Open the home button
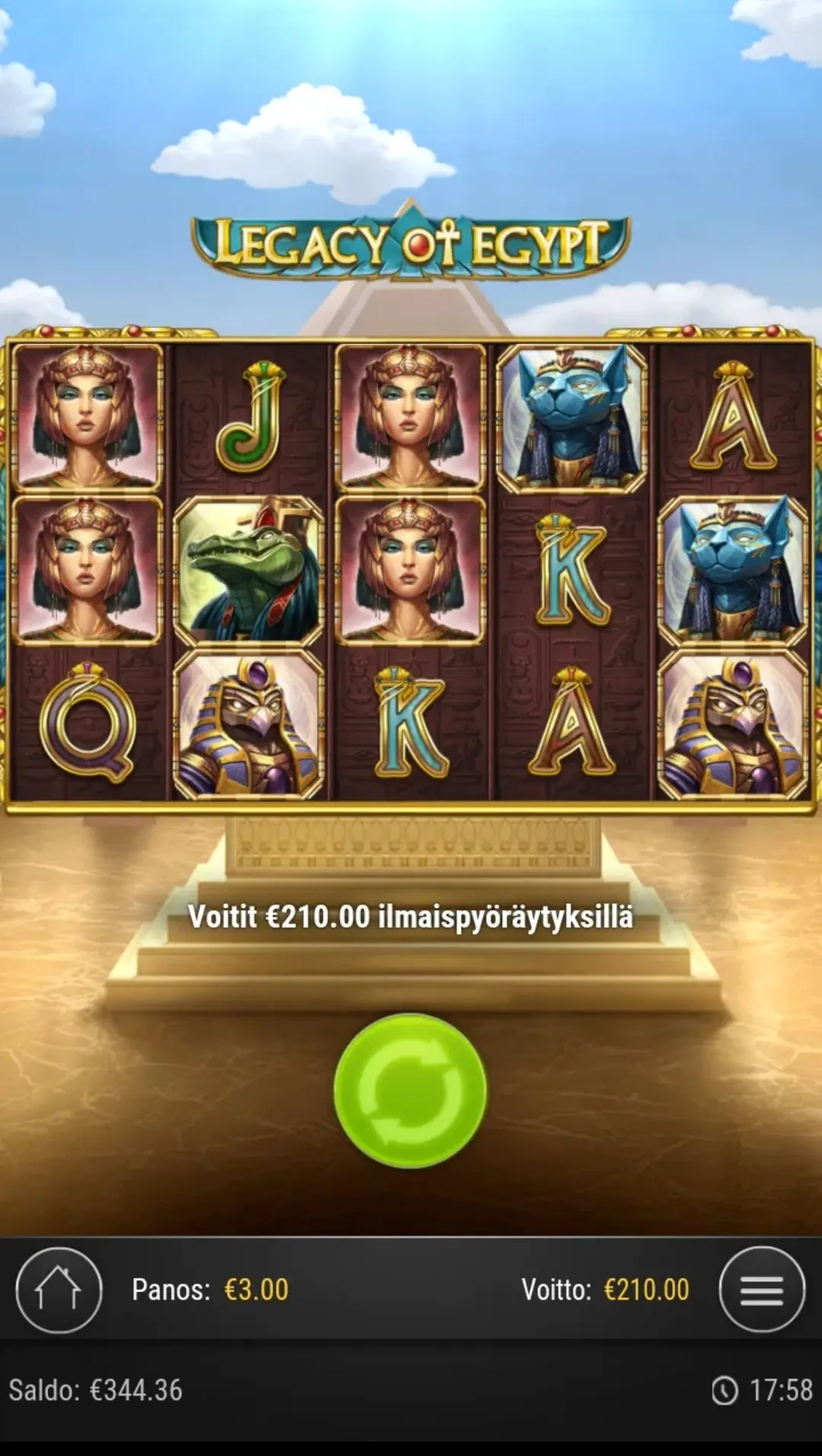This screenshot has width=822, height=1456. point(59,1290)
